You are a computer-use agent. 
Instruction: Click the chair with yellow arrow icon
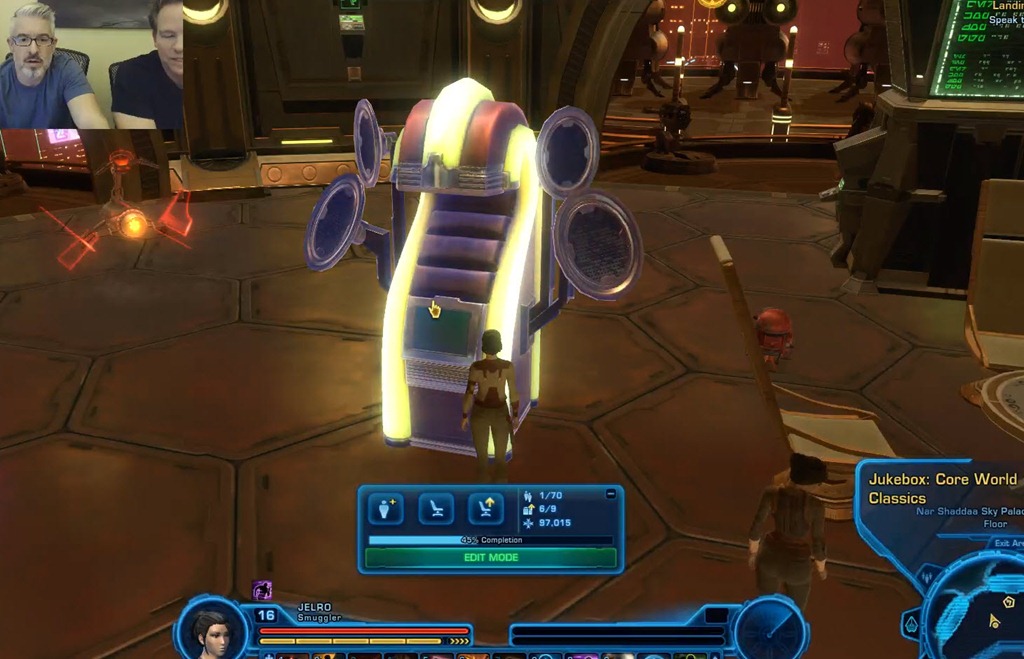coord(486,509)
